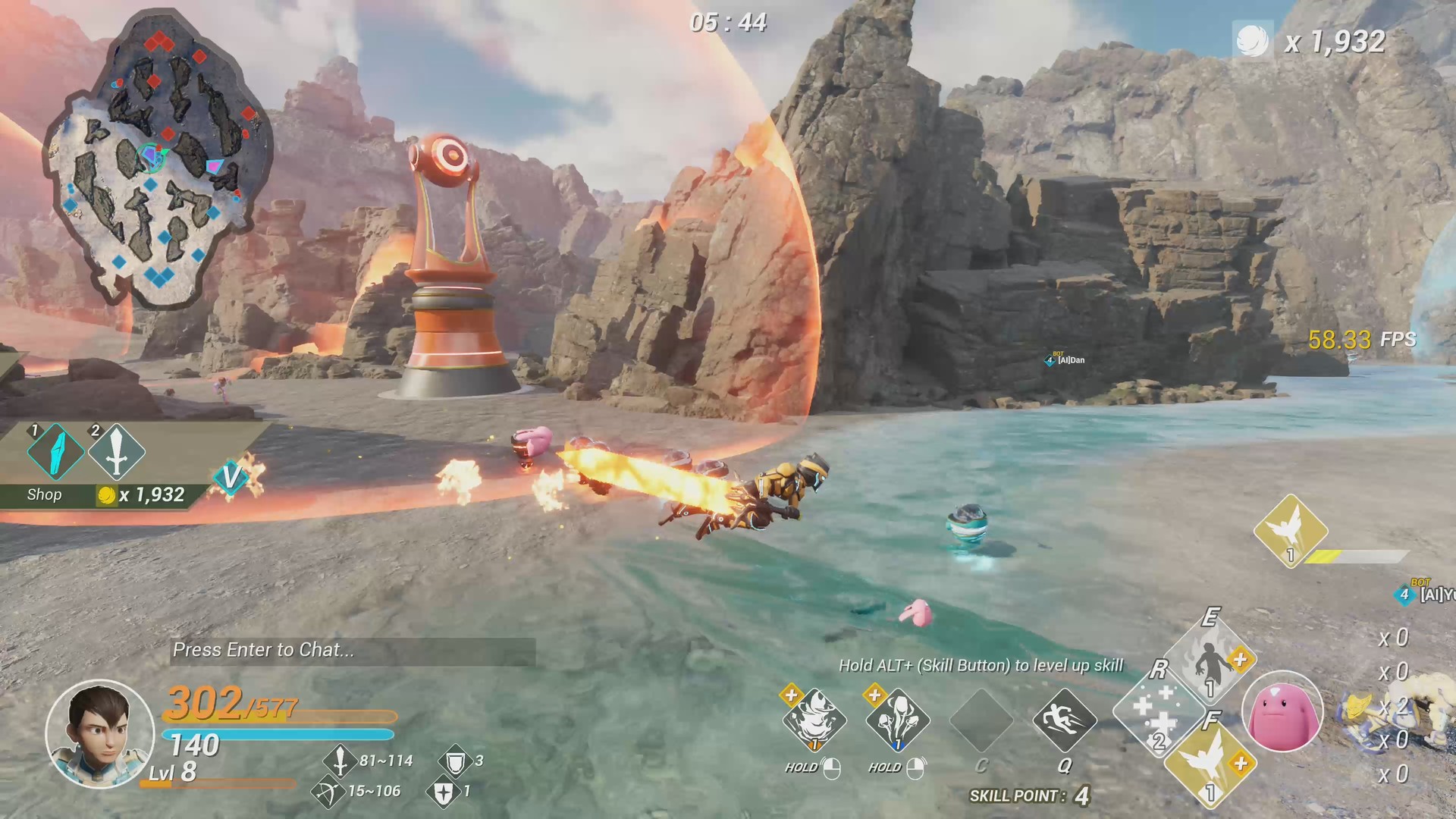Click the V consumable slot icon

tap(231, 479)
